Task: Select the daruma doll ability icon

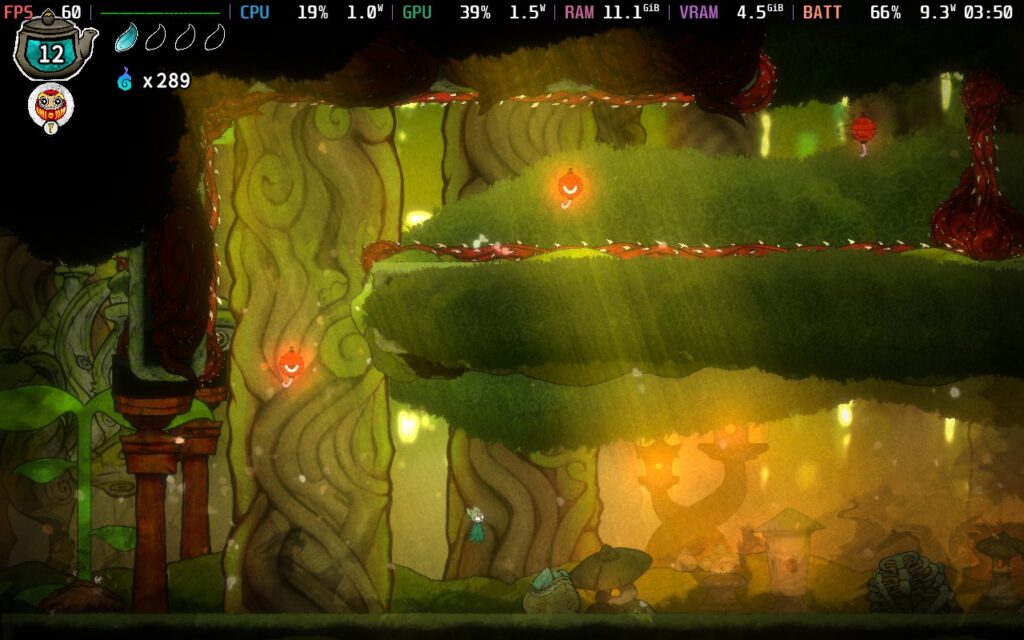Action: (50, 105)
